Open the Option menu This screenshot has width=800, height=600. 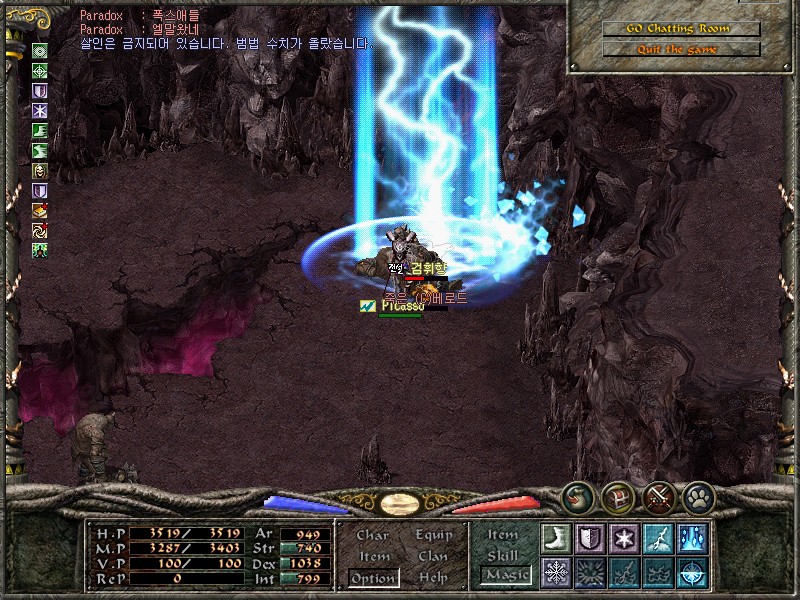(x=373, y=578)
